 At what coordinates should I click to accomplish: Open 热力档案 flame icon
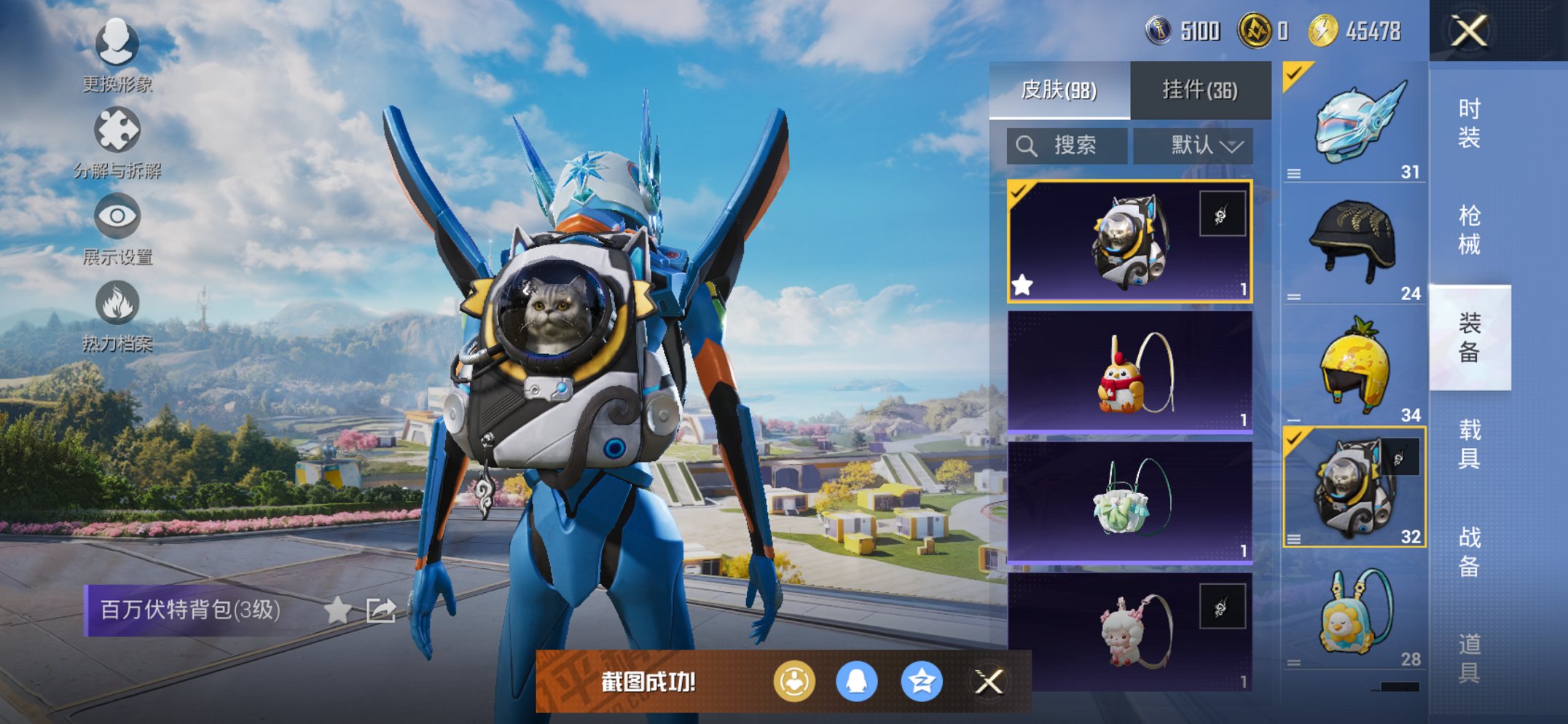coord(117,312)
